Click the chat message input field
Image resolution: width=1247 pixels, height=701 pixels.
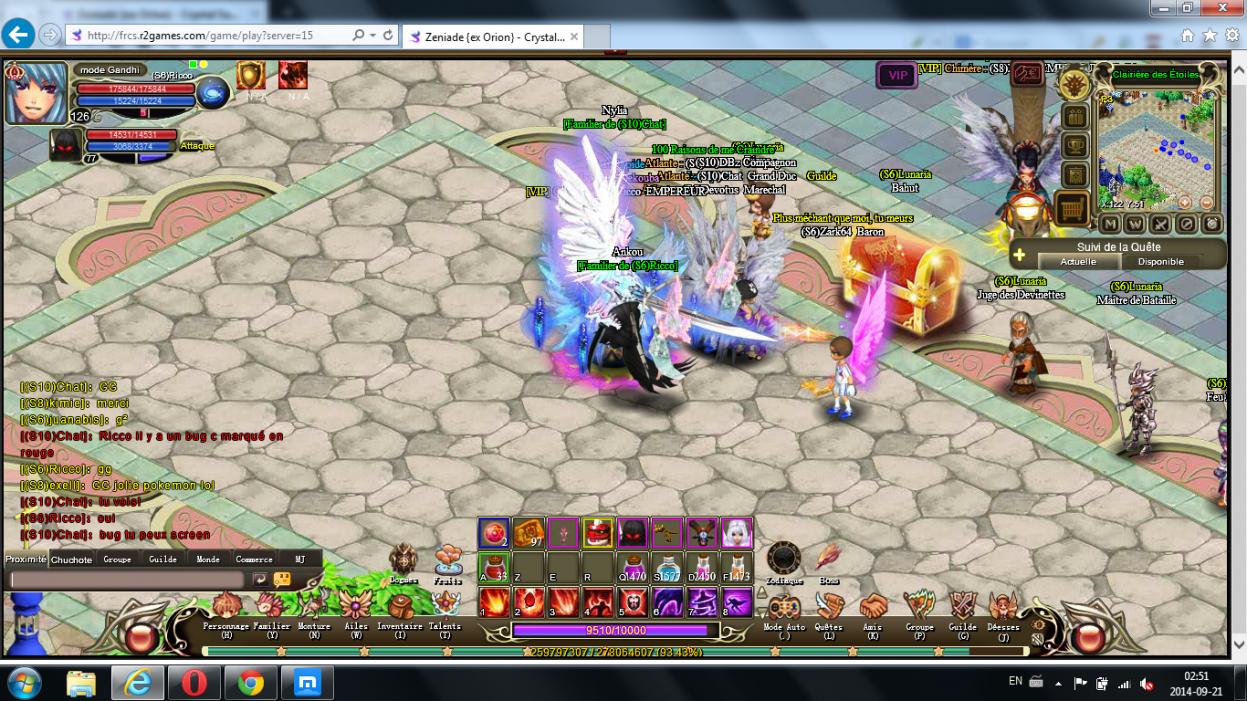[x=126, y=580]
